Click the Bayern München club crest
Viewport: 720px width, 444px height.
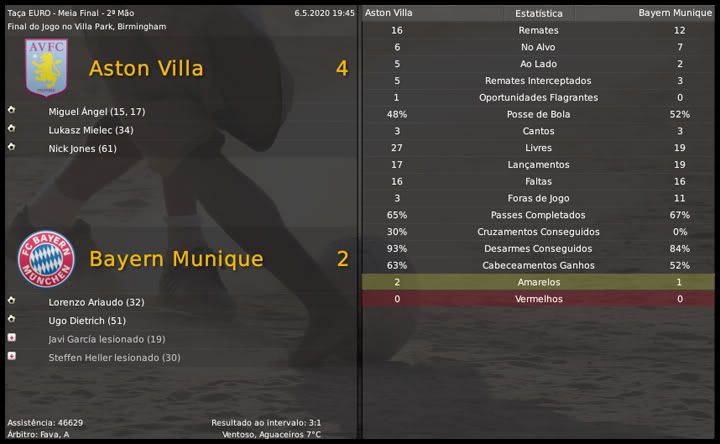[x=46, y=259]
